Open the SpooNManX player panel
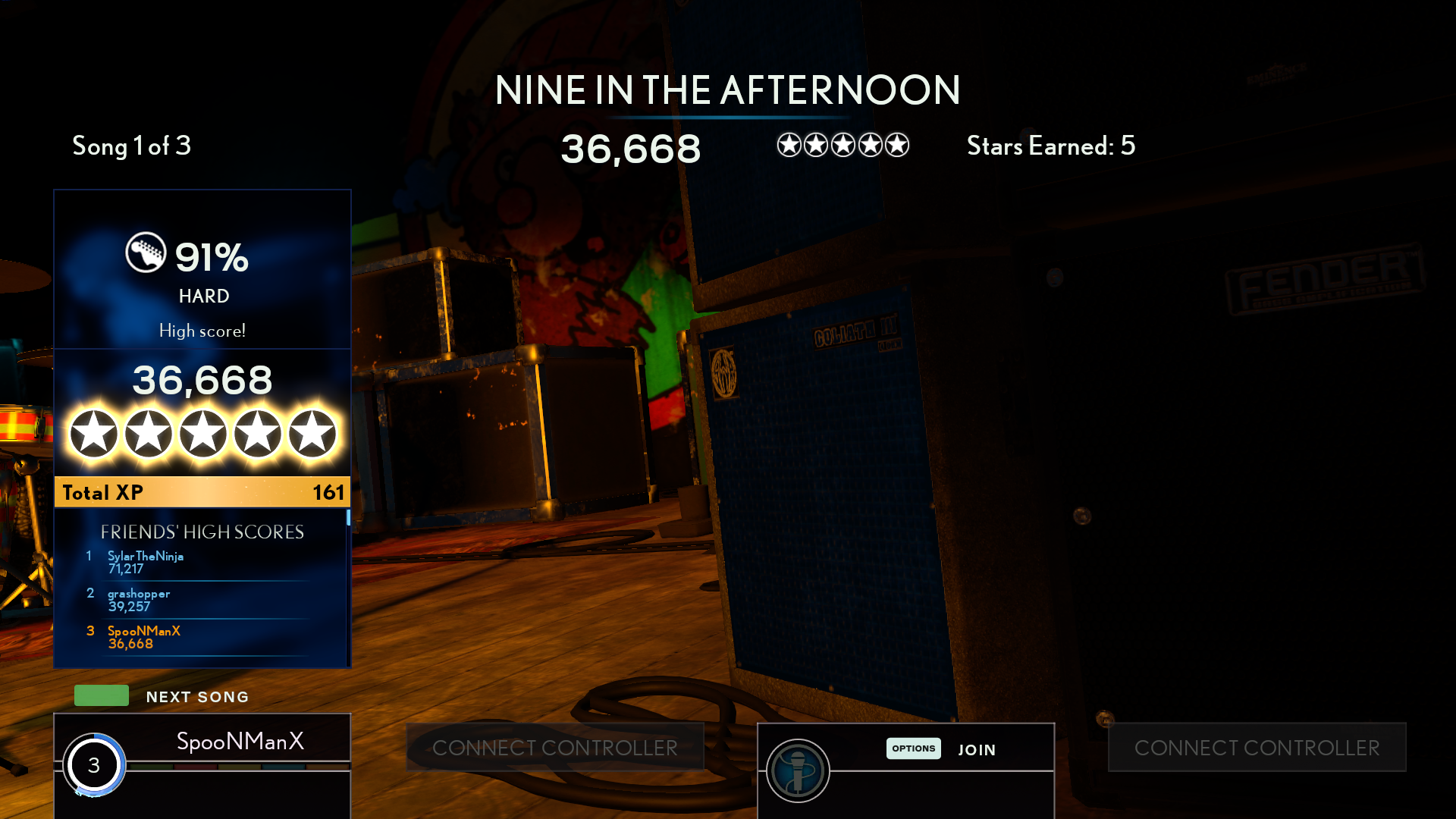 [x=240, y=741]
